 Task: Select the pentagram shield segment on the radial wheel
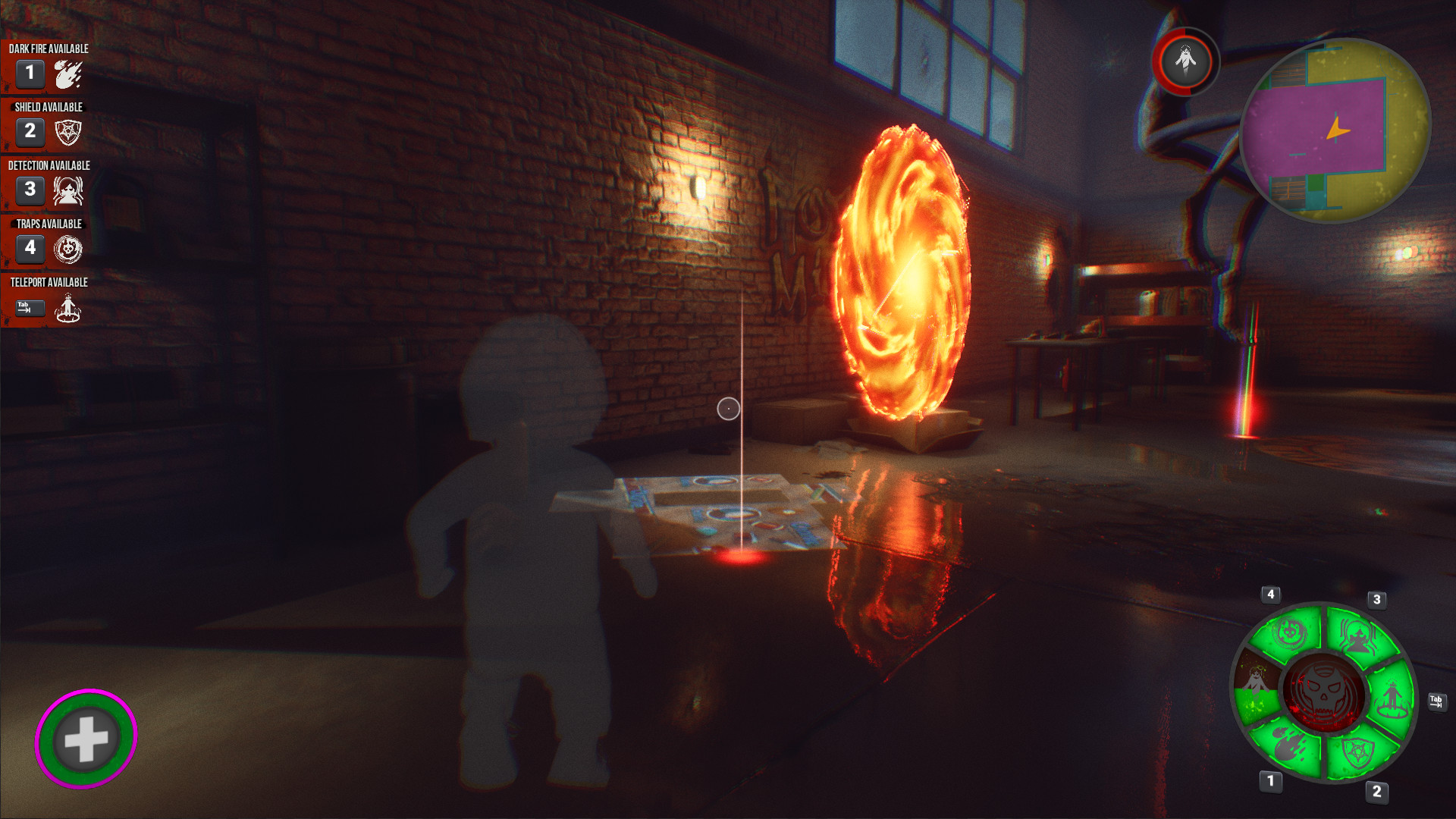[x=1357, y=751]
